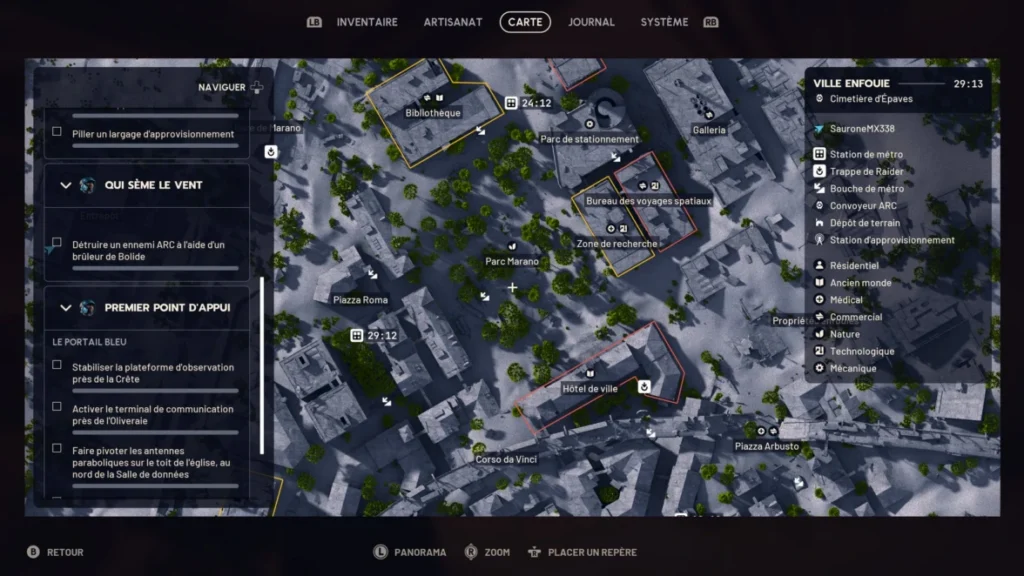Tick the Piller un largage d'approvisionnement checkbox
This screenshot has width=1024, height=576.
coord(57,132)
